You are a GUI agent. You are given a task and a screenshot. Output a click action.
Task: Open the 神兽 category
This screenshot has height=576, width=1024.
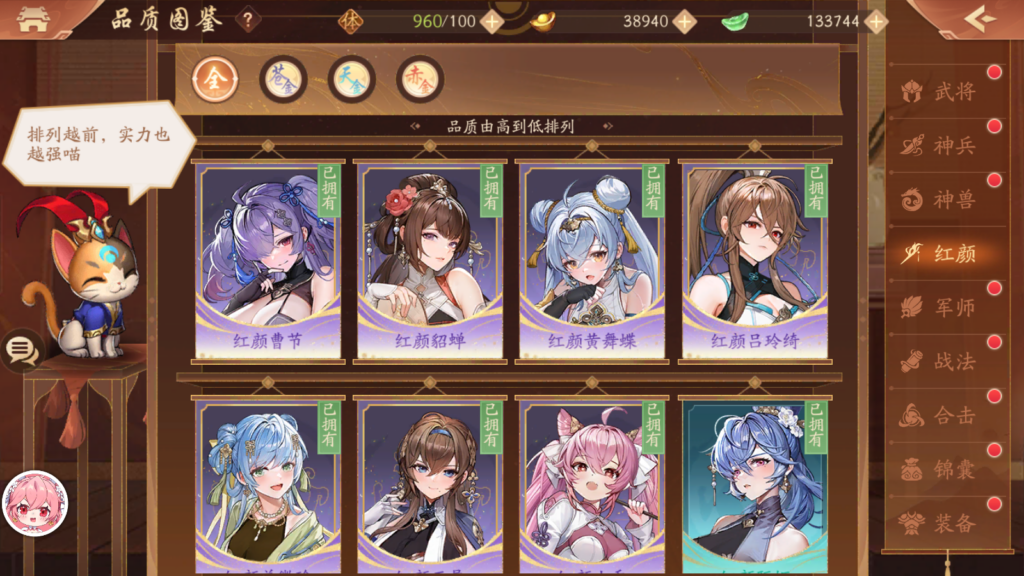(942, 200)
